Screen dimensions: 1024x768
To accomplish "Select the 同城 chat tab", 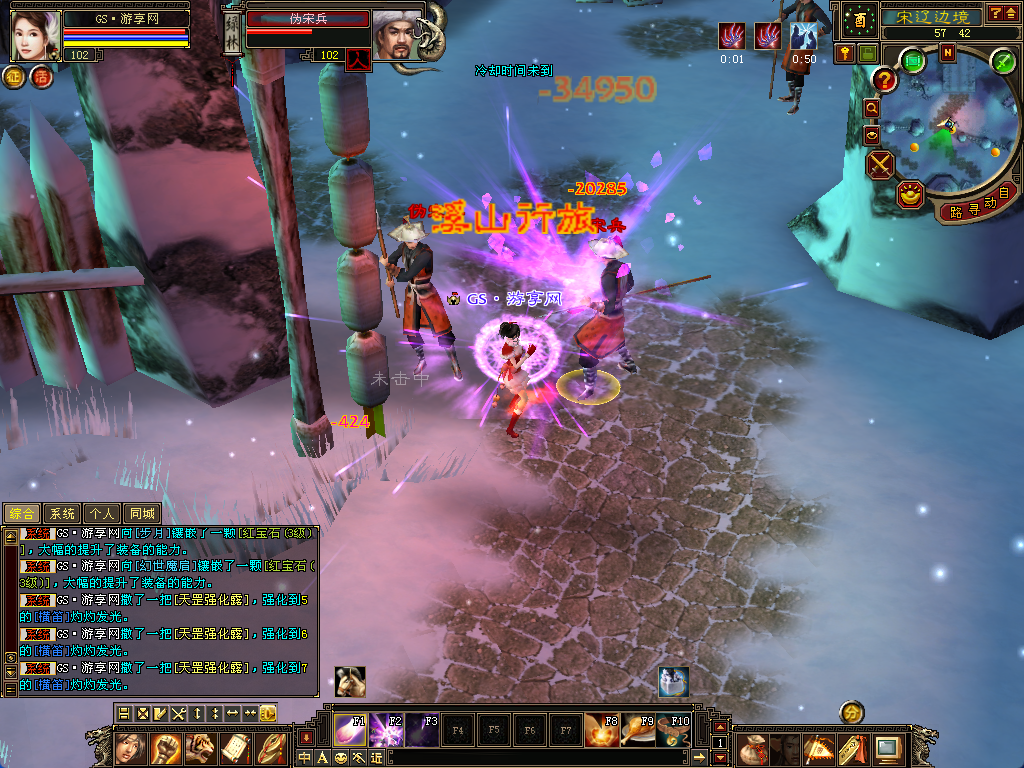I will click(143, 513).
